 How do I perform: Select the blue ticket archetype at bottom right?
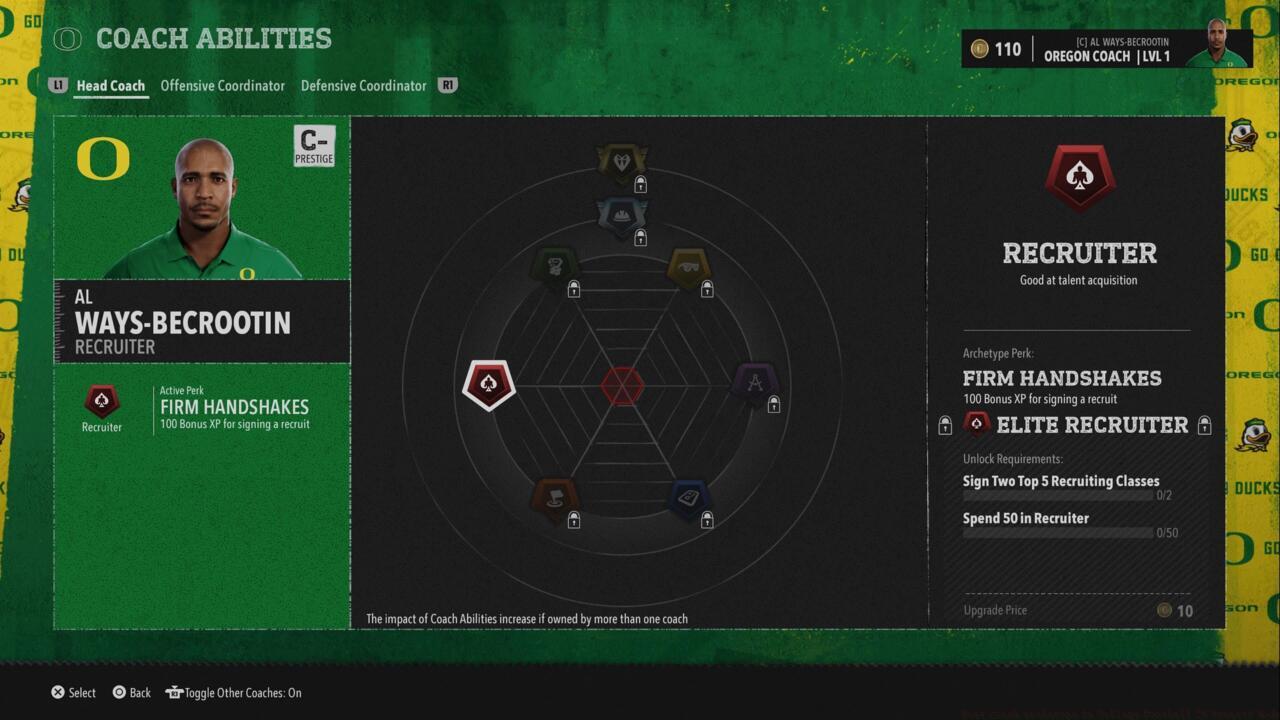(x=689, y=494)
